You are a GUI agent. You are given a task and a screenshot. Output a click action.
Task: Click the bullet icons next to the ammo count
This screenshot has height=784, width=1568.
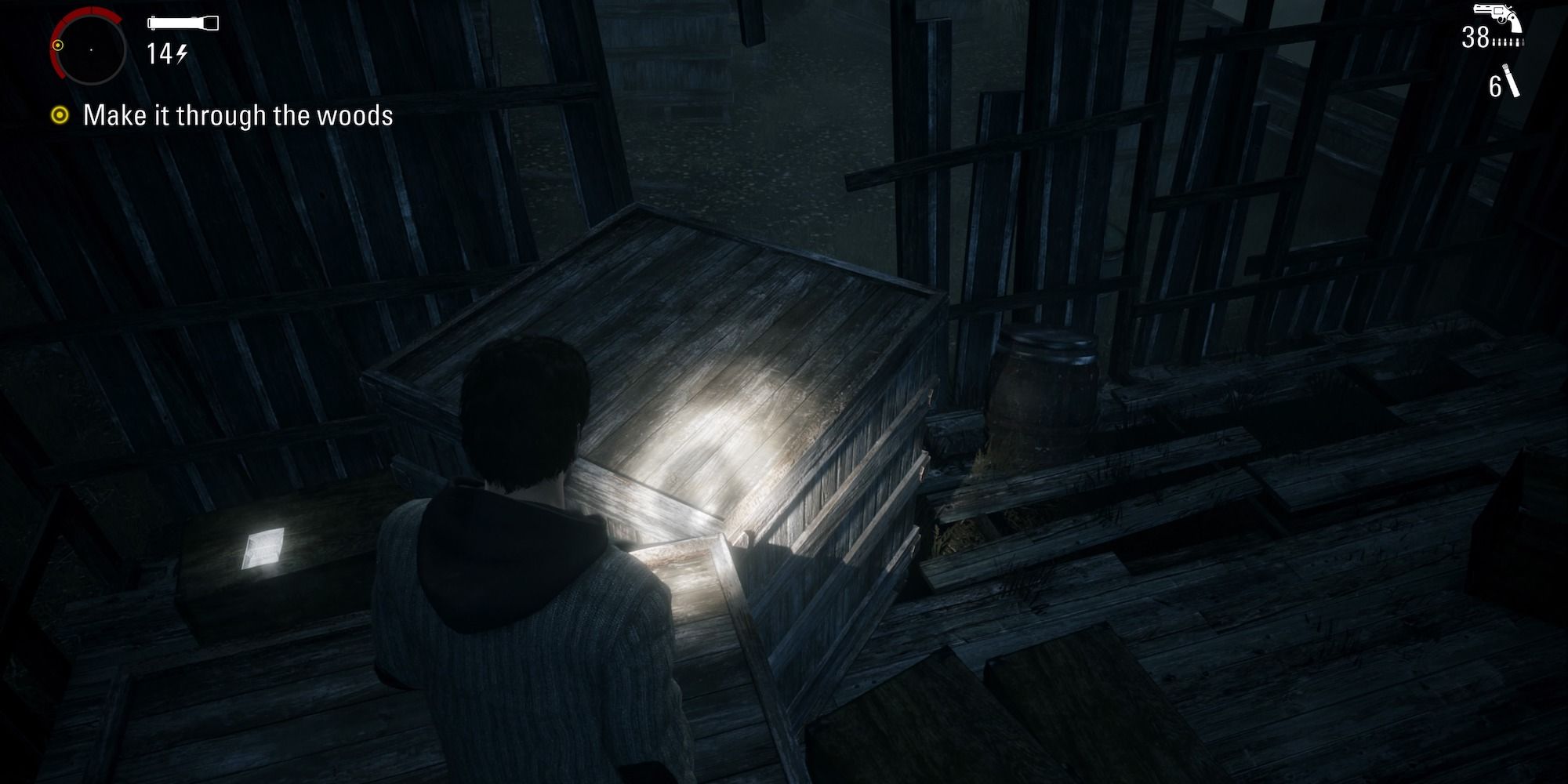(x=1509, y=42)
